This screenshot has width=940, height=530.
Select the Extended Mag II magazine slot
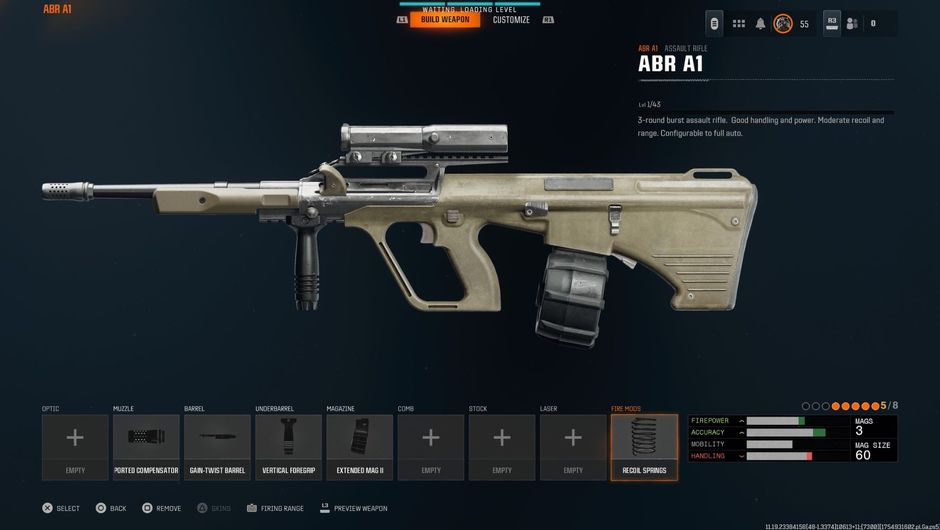[359, 447]
